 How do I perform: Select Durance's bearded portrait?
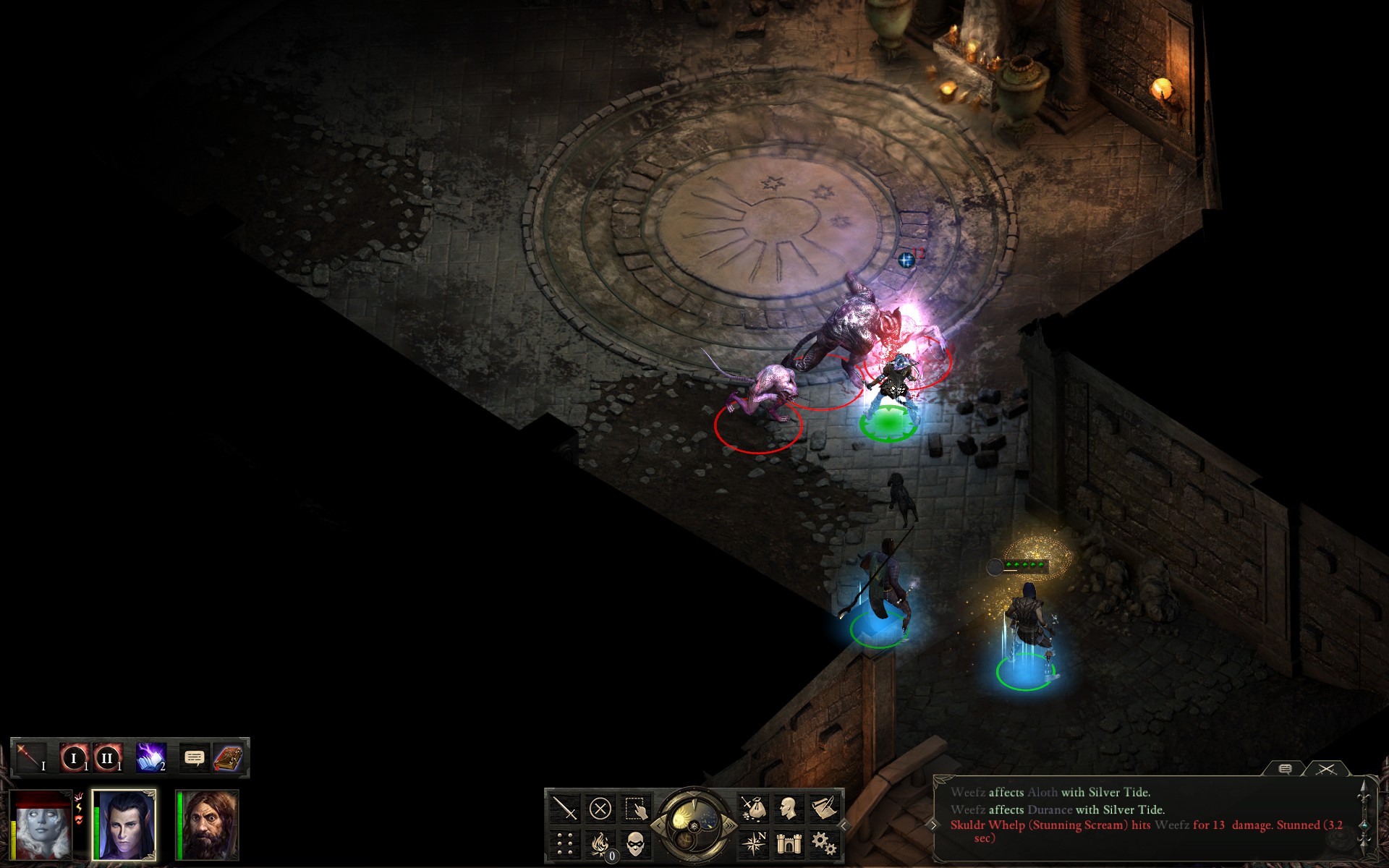click(x=211, y=825)
